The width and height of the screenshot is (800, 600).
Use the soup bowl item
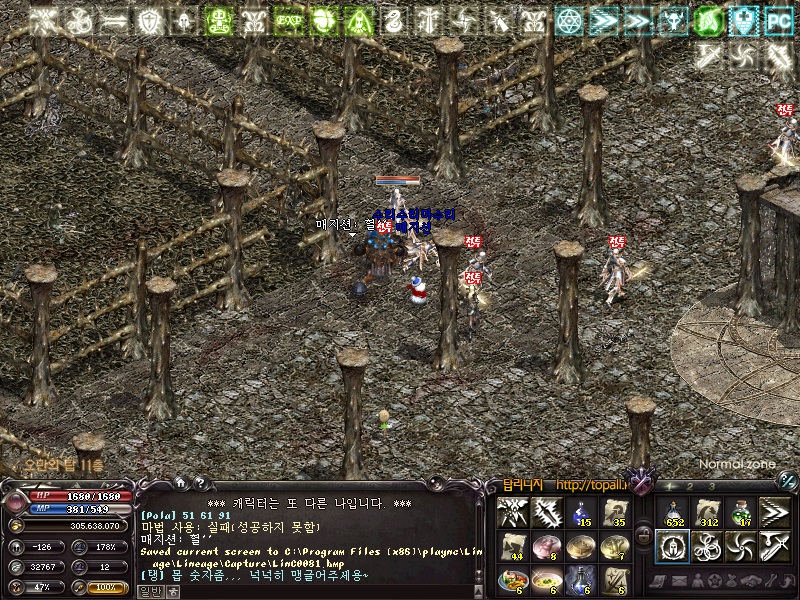546,581
